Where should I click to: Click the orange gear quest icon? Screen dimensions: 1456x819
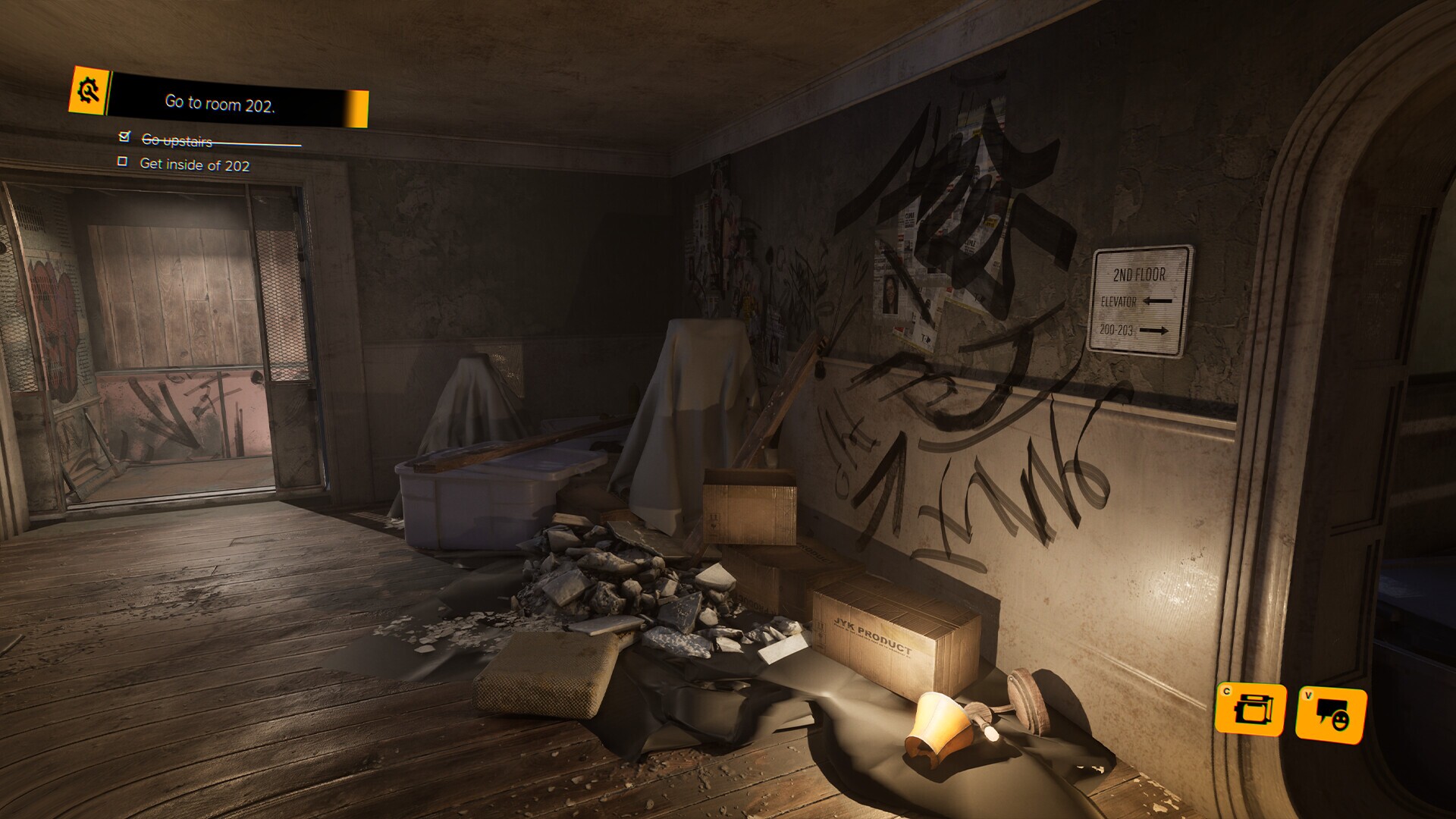point(89,91)
